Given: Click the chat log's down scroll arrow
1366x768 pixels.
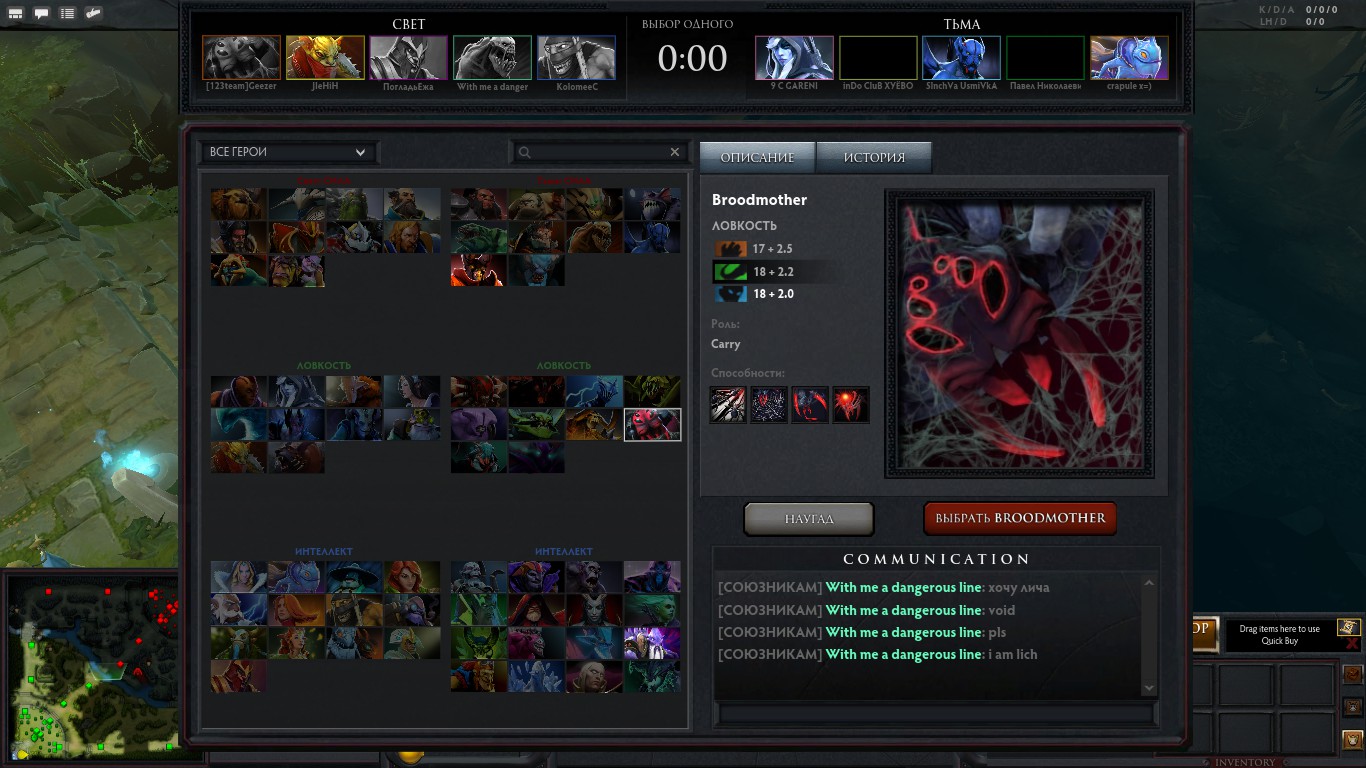Looking at the screenshot, I should coord(1148,688).
